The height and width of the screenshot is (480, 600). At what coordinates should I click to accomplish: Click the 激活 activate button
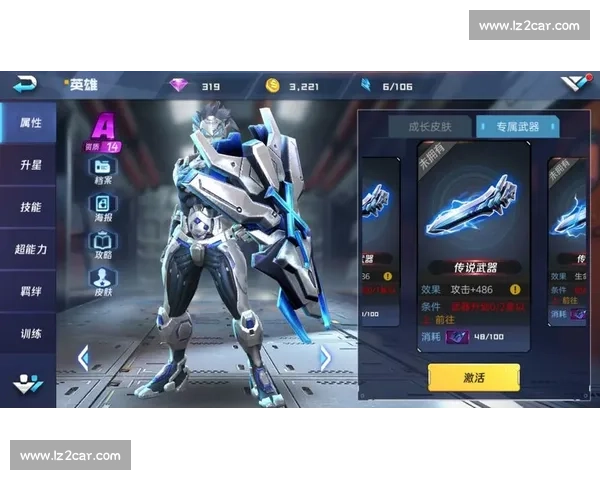click(474, 377)
